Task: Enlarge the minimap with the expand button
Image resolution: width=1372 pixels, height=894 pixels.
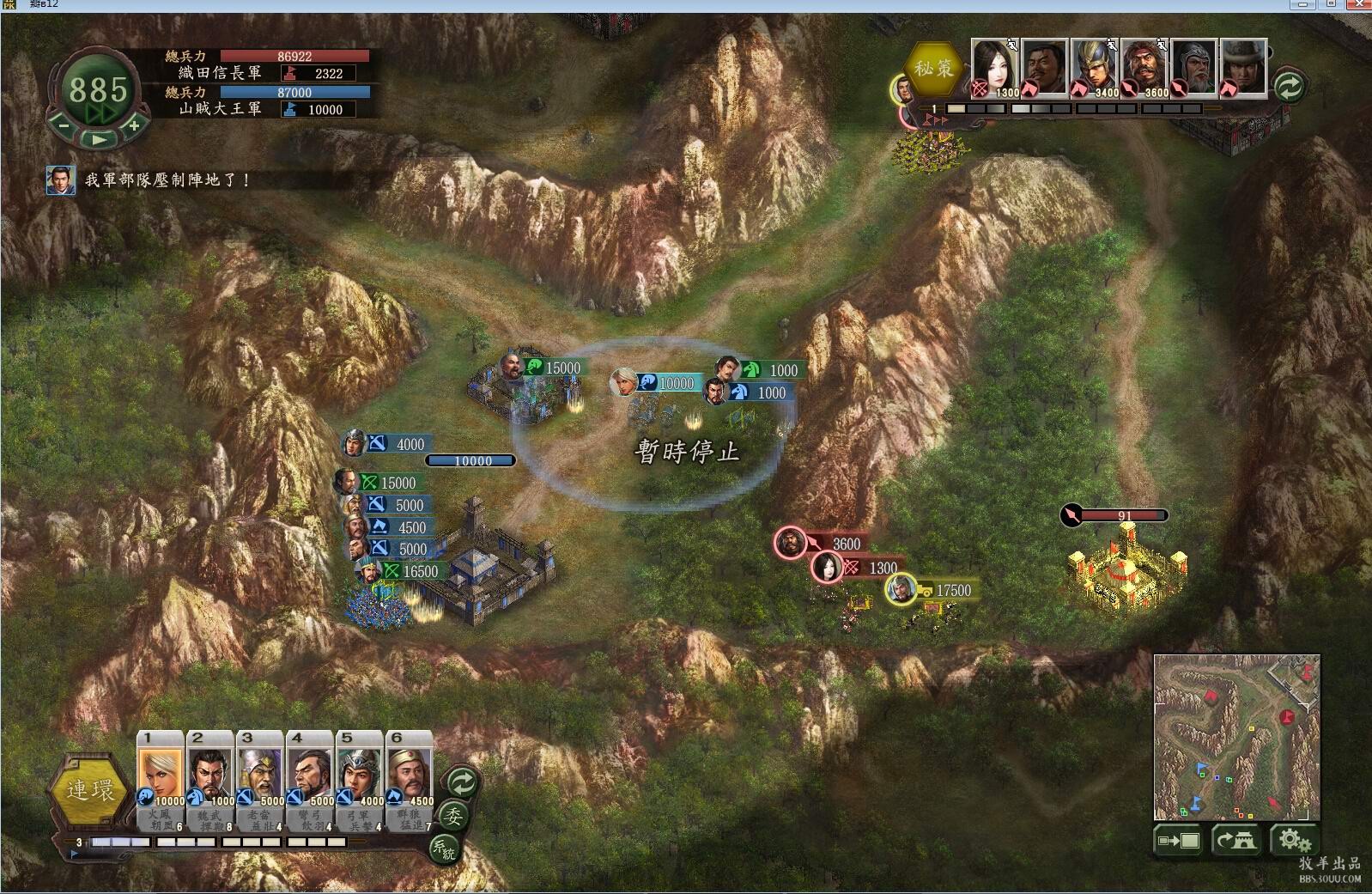Action: [x=1180, y=840]
